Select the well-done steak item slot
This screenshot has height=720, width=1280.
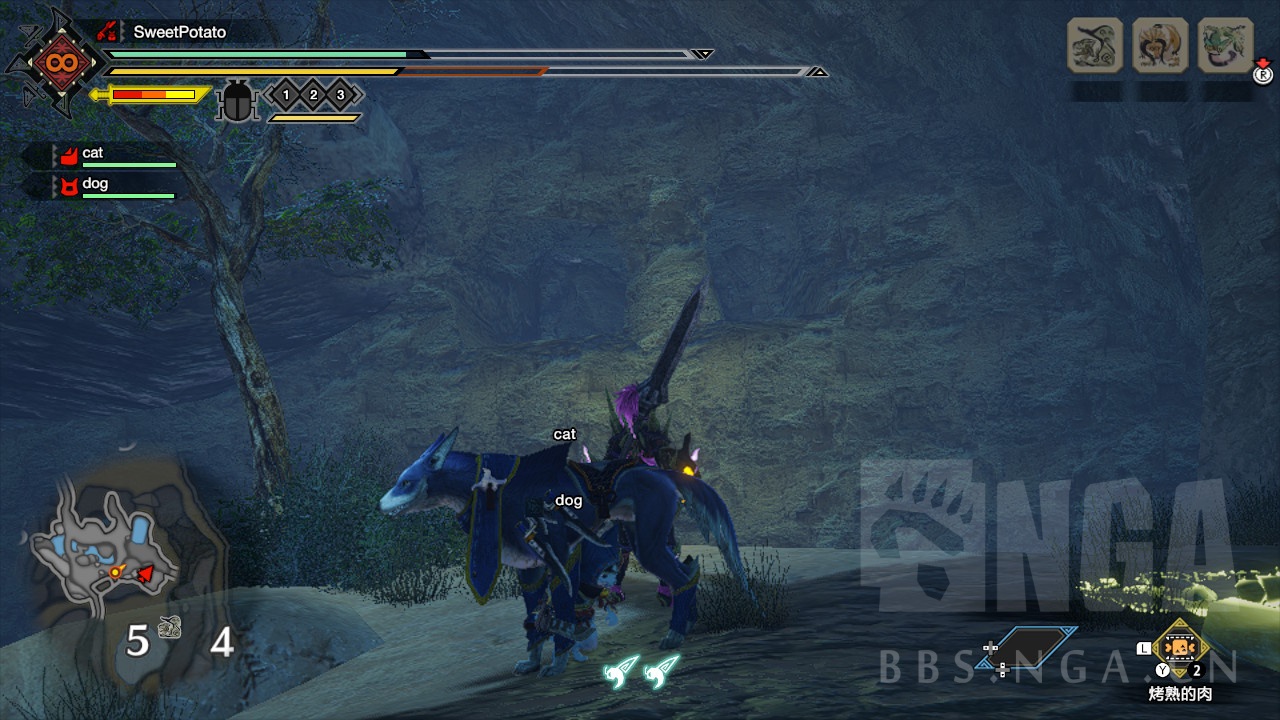tap(1181, 648)
